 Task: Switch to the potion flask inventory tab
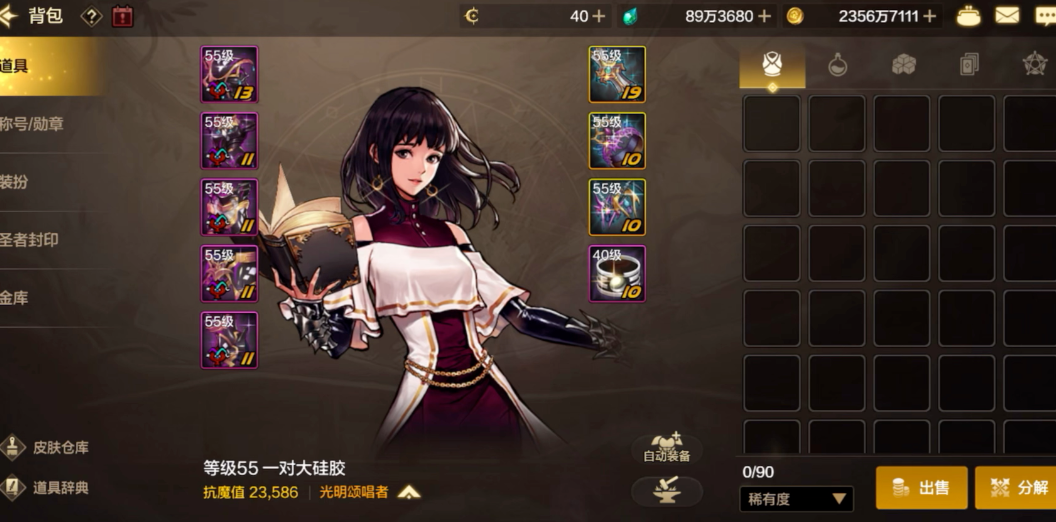(838, 65)
